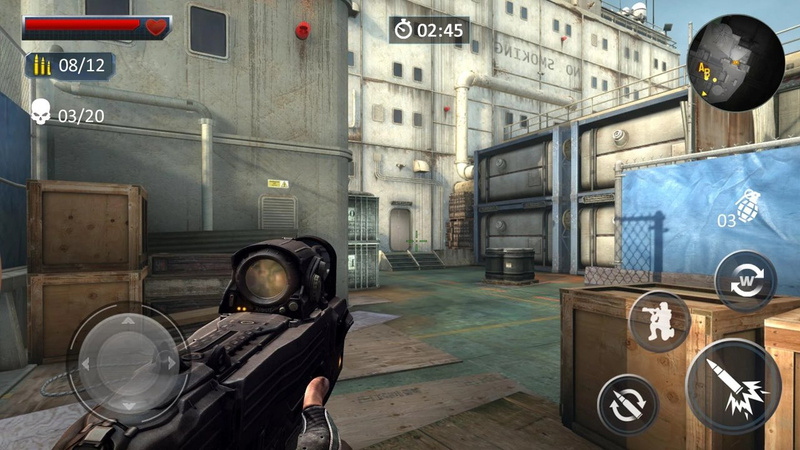Switch weapon with the W swap button
This screenshot has width=800, height=450.
pos(746,278)
